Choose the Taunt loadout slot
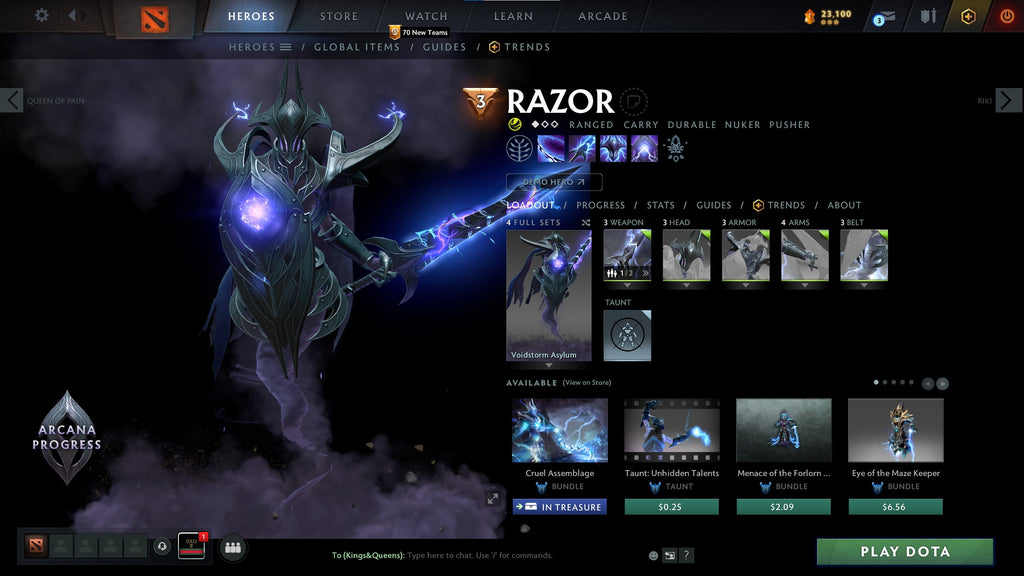 click(627, 335)
